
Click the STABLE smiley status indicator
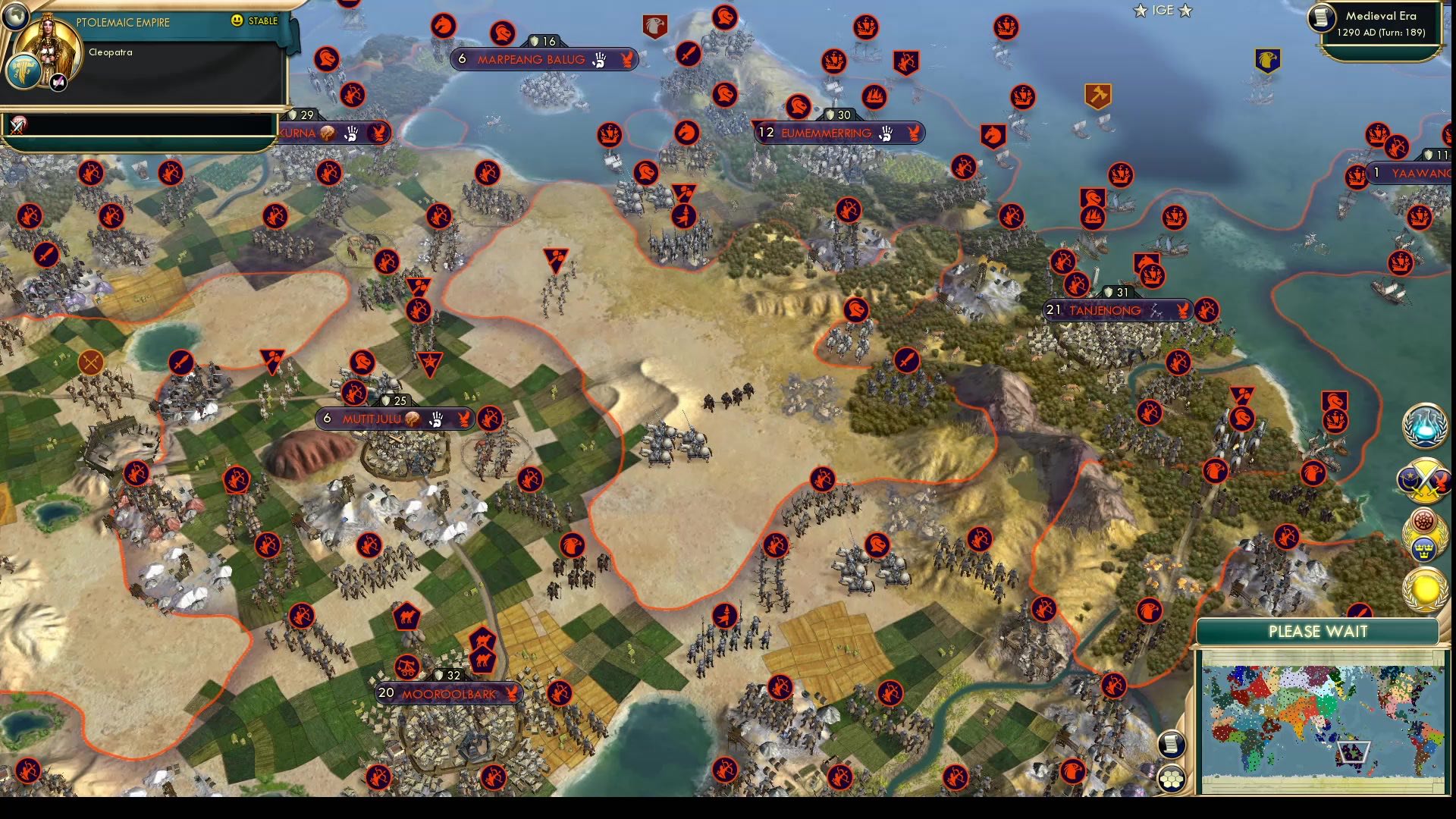[x=238, y=21]
